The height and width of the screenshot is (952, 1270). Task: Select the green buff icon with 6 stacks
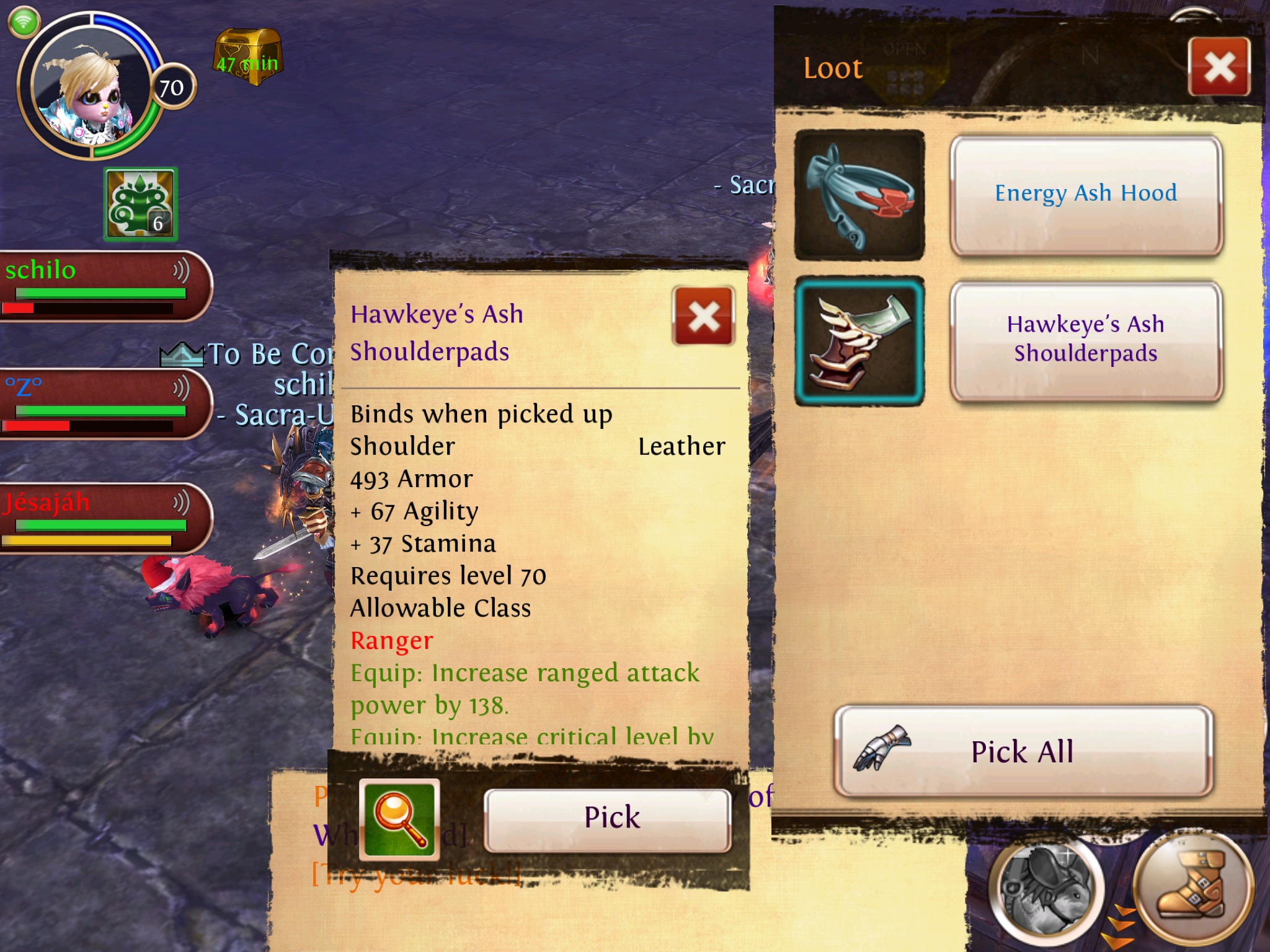141,204
